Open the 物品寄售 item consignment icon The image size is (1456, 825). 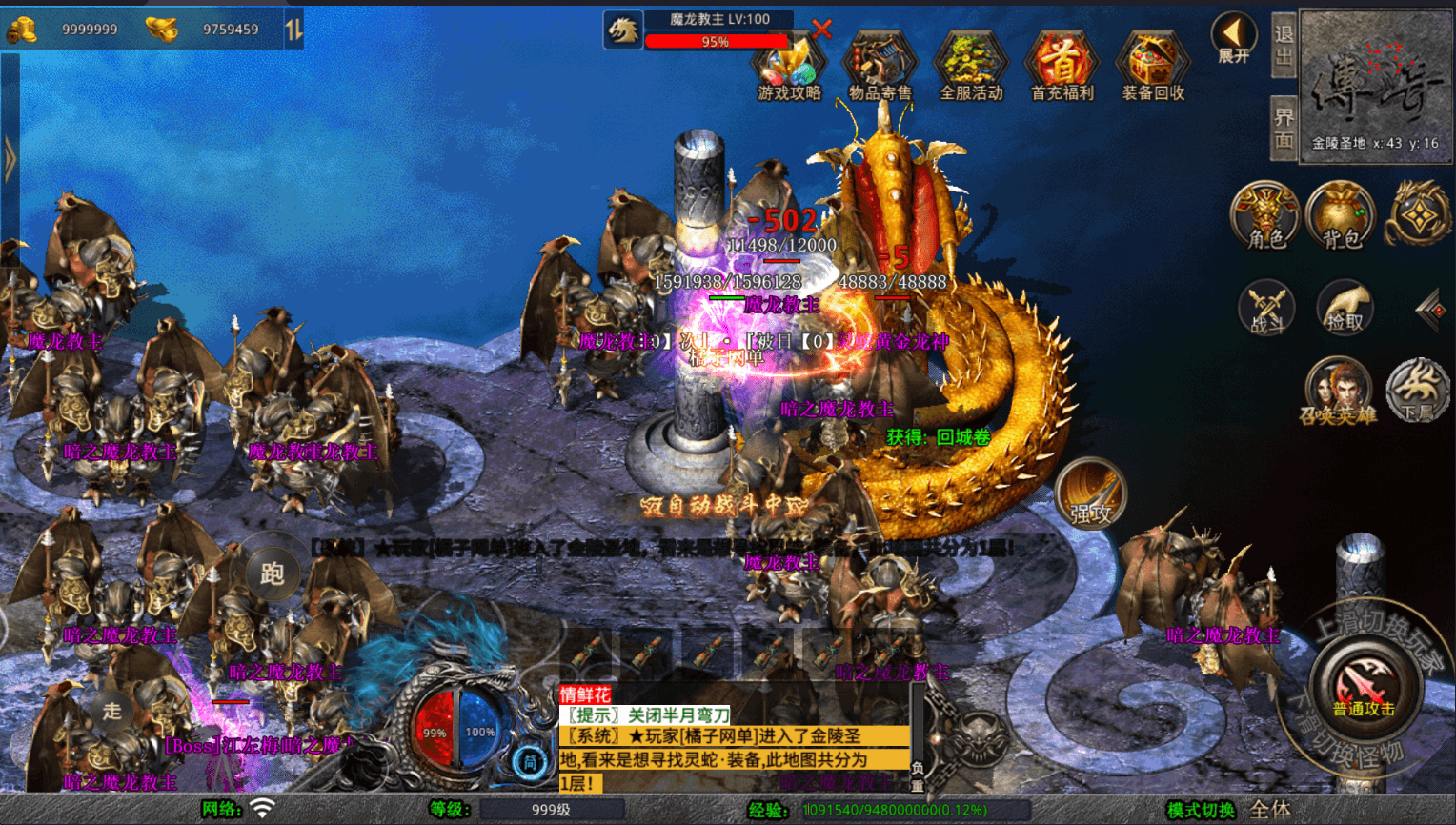coord(880,67)
